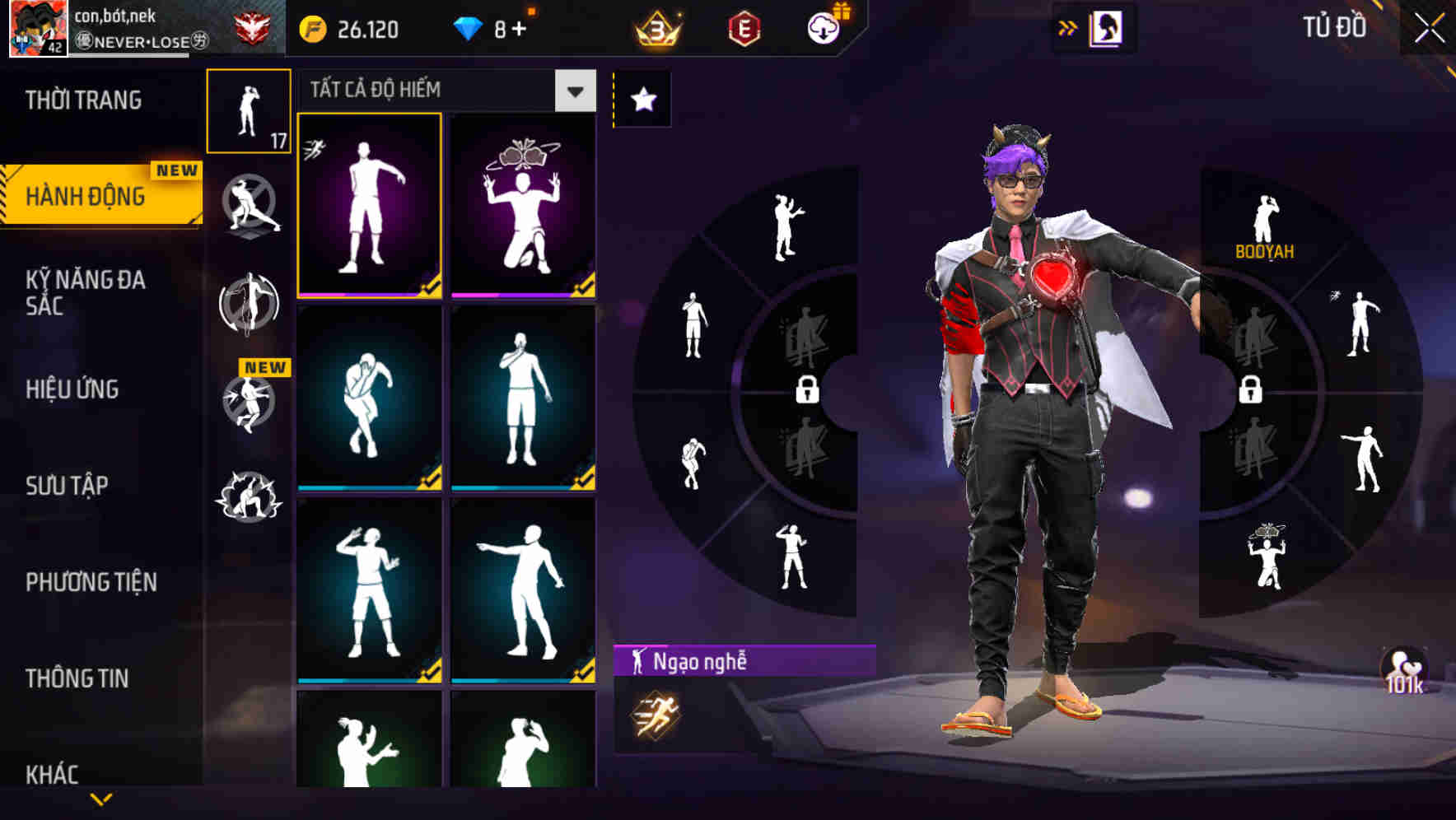The width and height of the screenshot is (1456, 820).
Task: Expand the sidebar with the bottom chevron
Action: 101,800
